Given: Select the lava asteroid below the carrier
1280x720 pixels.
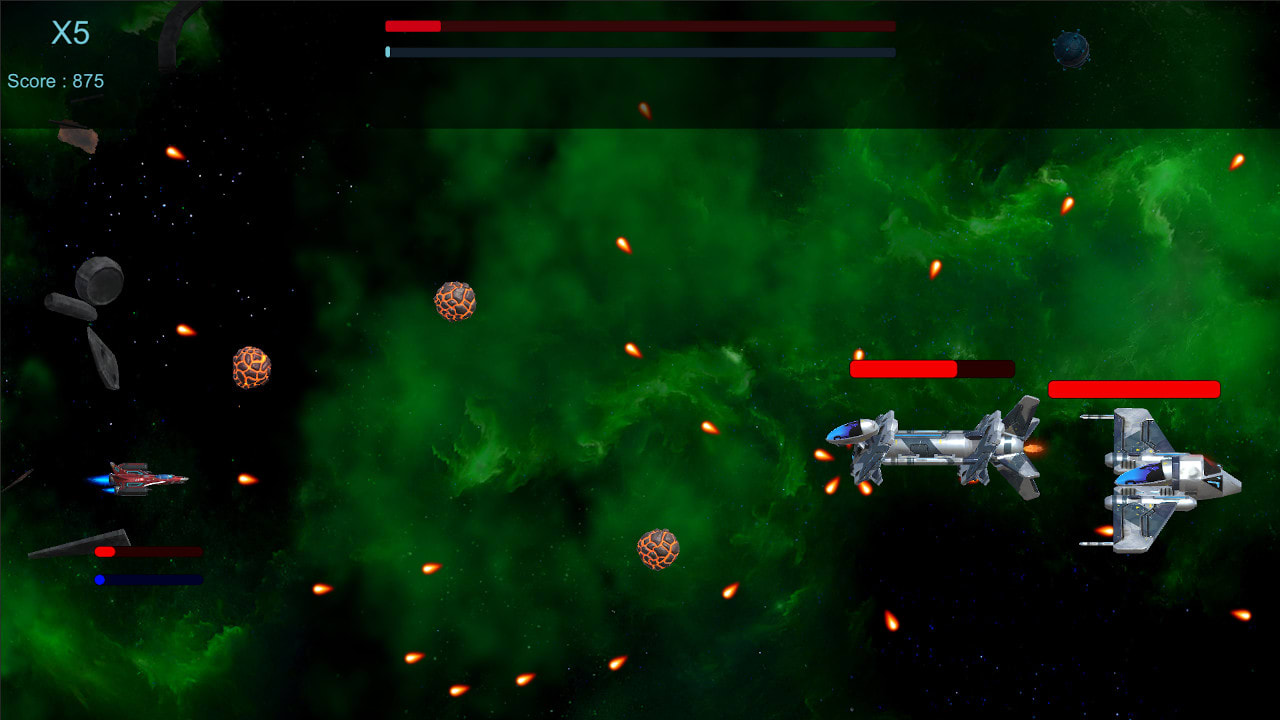Looking at the screenshot, I should pyautogui.click(x=660, y=550).
